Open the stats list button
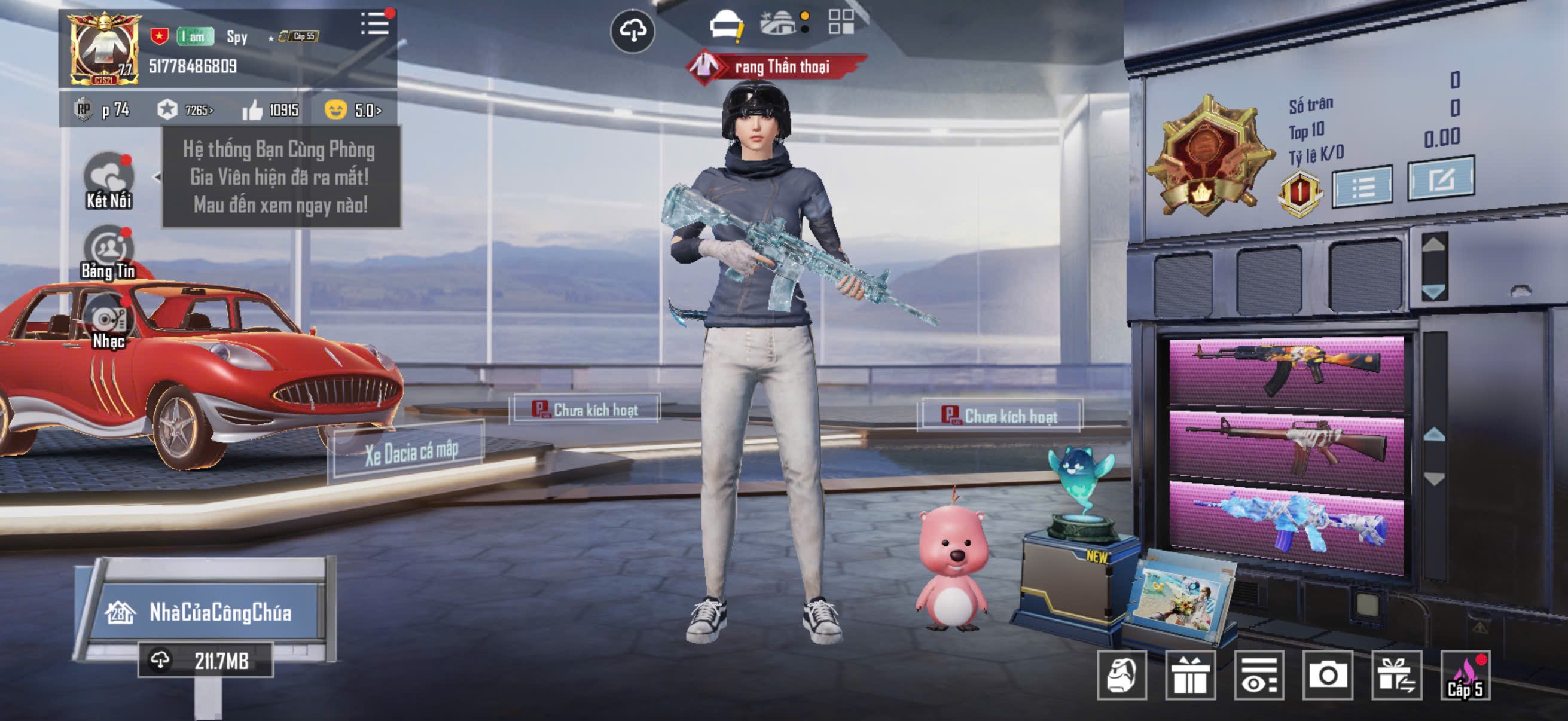This screenshot has height=721, width=1568. tap(1362, 187)
